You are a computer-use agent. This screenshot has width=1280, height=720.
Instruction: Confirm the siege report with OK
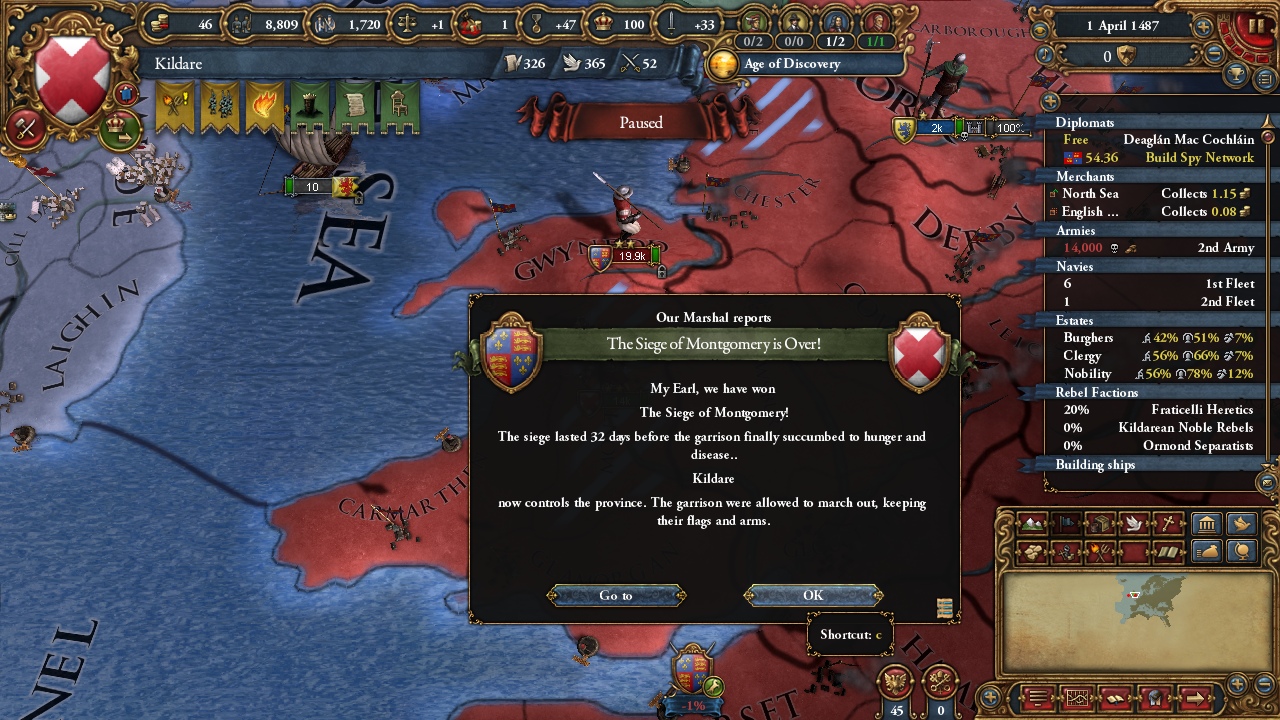[x=813, y=595]
